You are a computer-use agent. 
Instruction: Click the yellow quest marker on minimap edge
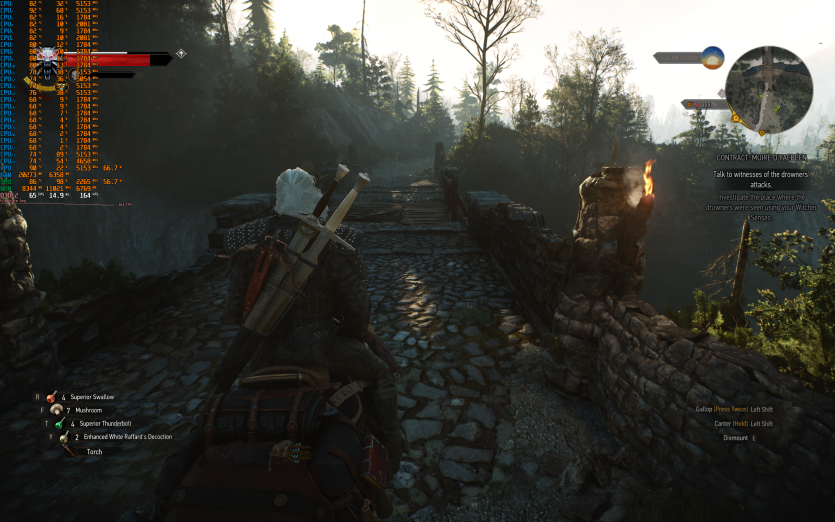[x=736, y=119]
